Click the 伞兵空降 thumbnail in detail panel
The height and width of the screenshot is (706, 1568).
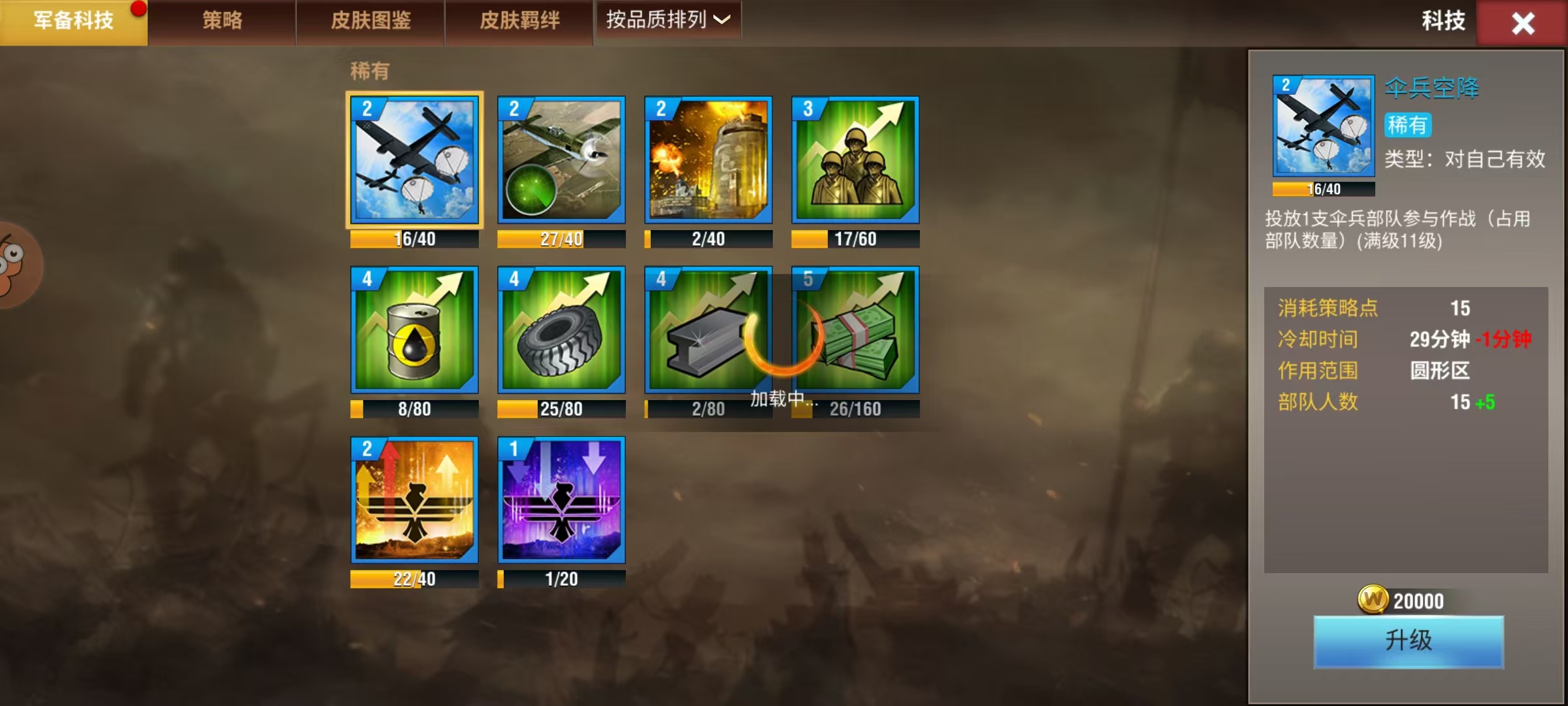(x=1323, y=126)
